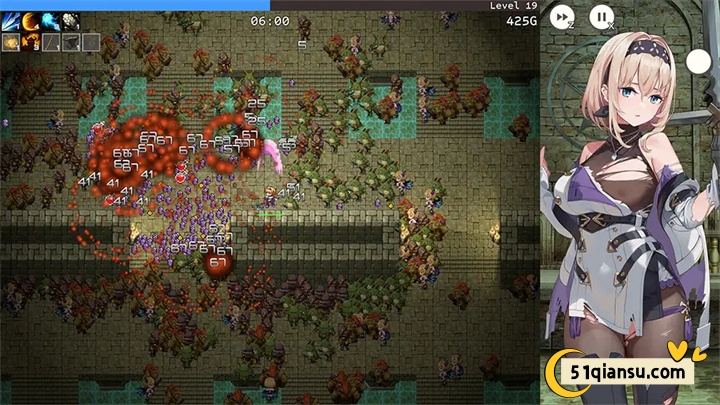Select the orange crescent fire slash skill
Image resolution: width=720 pixels, height=405 pixels.
click(30, 21)
